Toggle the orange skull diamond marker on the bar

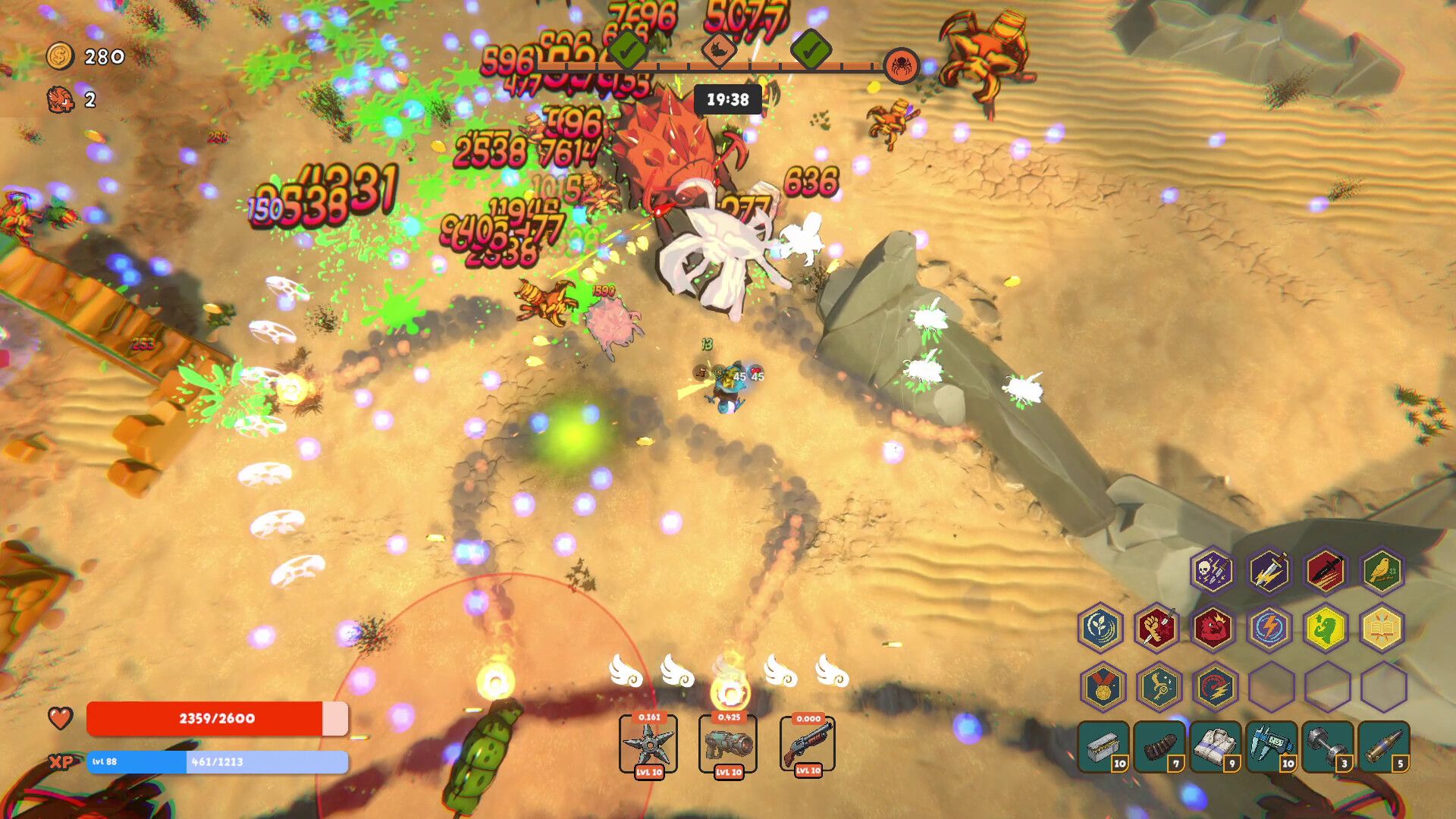(x=720, y=50)
